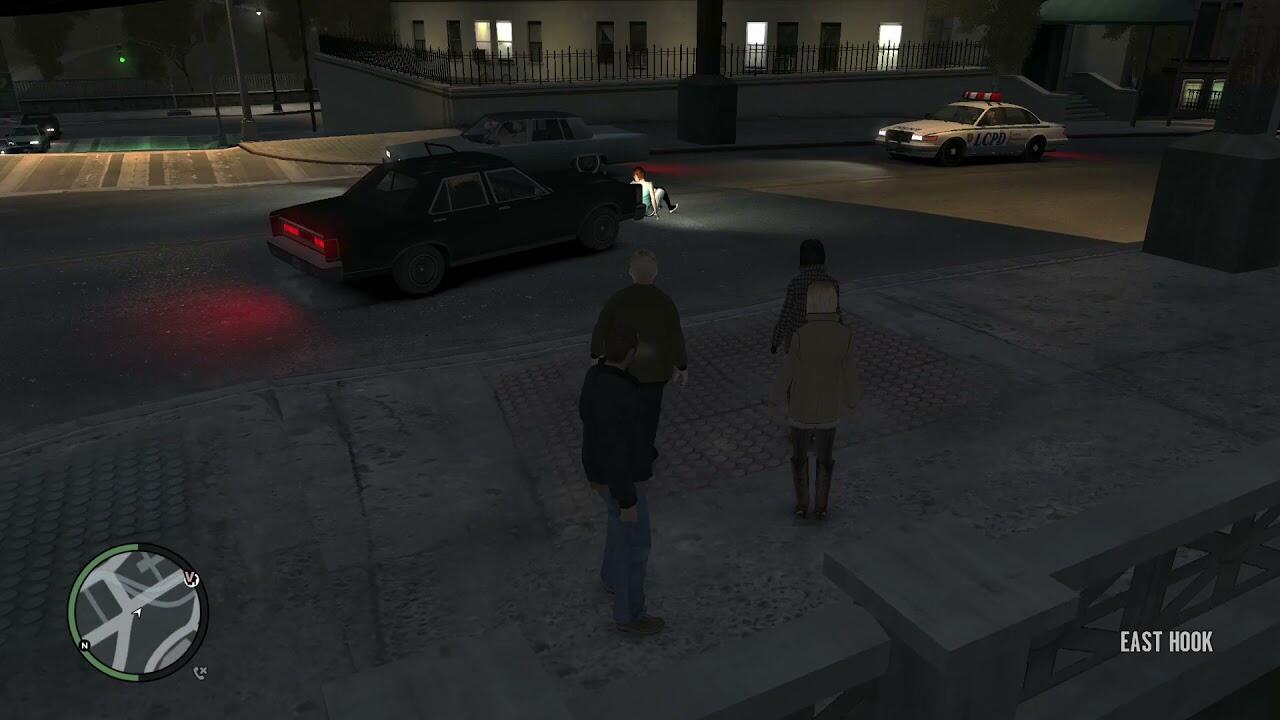Select the white player arrow on the minimap
Image resolution: width=1280 pixels, height=720 pixels.
[x=137, y=612]
